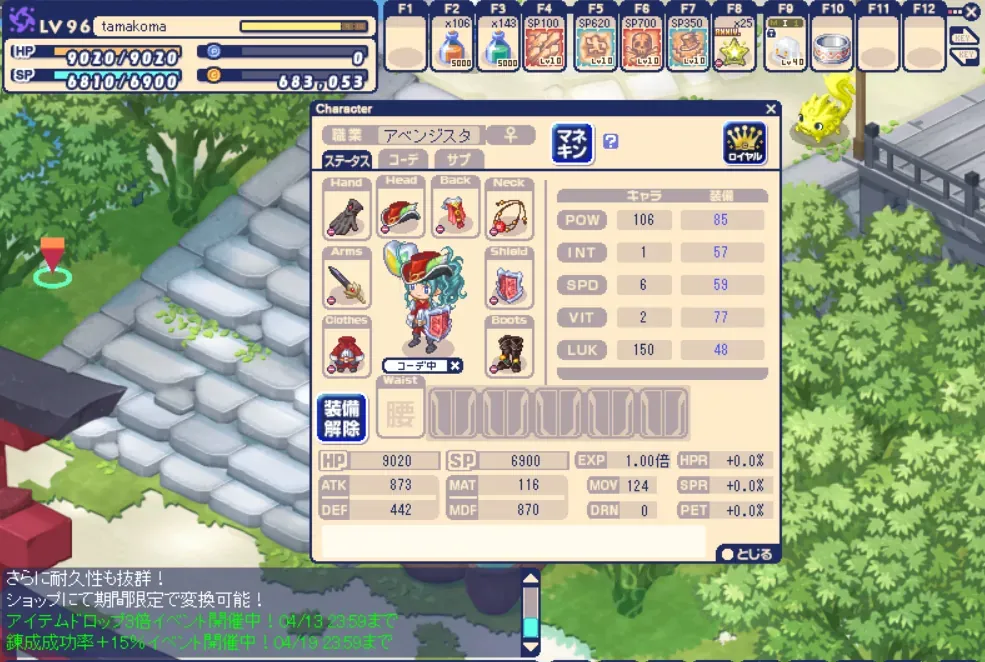Activate the SP700 skull skill in F6
Image resolution: width=985 pixels, height=662 pixels.
[641, 43]
